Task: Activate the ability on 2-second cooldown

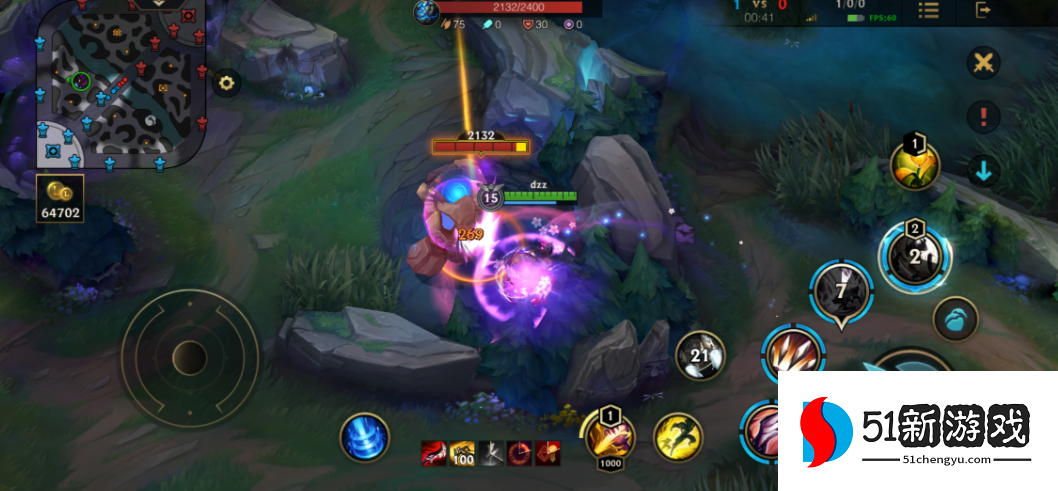Action: [x=915, y=254]
